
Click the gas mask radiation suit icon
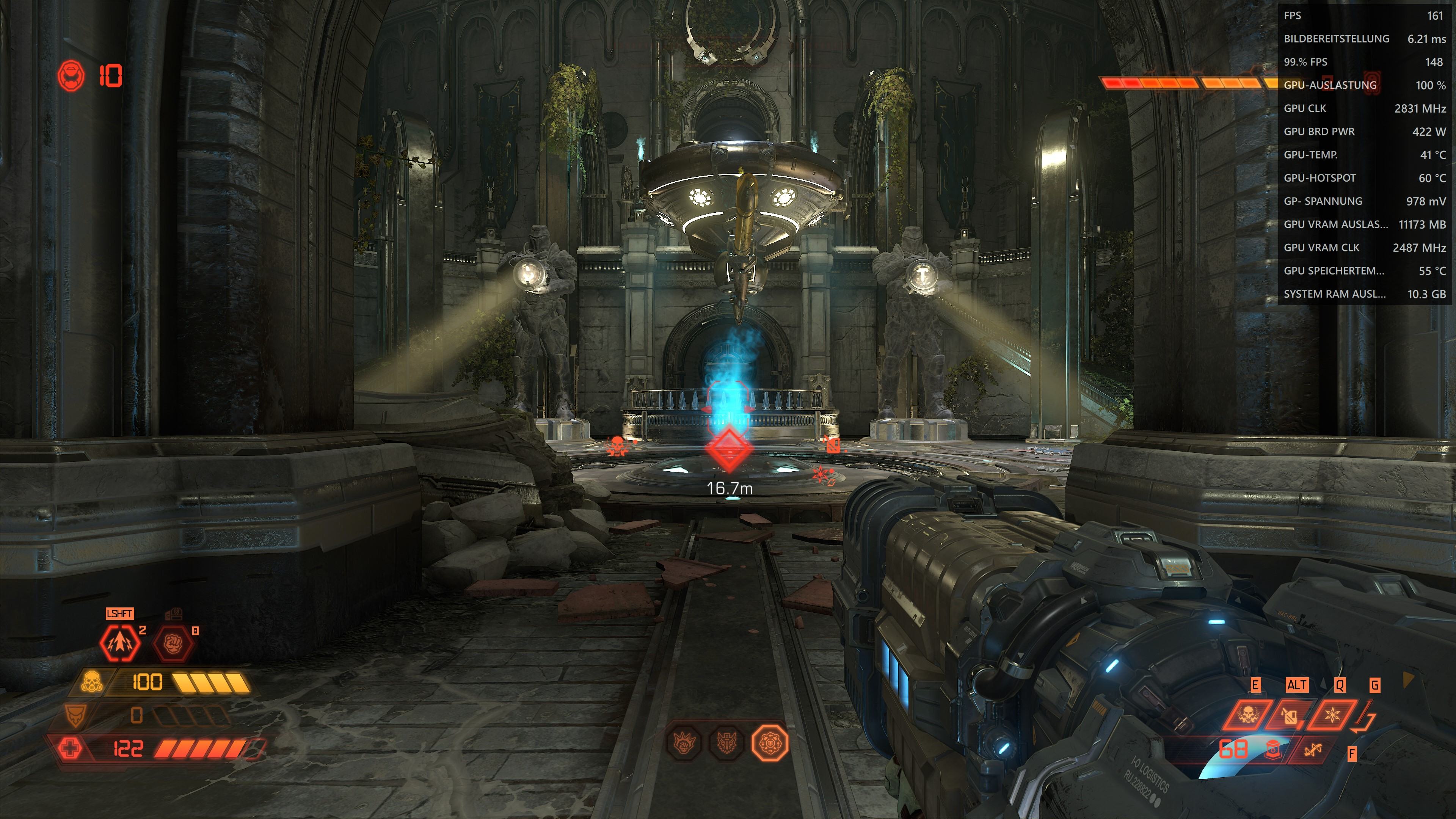point(91,682)
